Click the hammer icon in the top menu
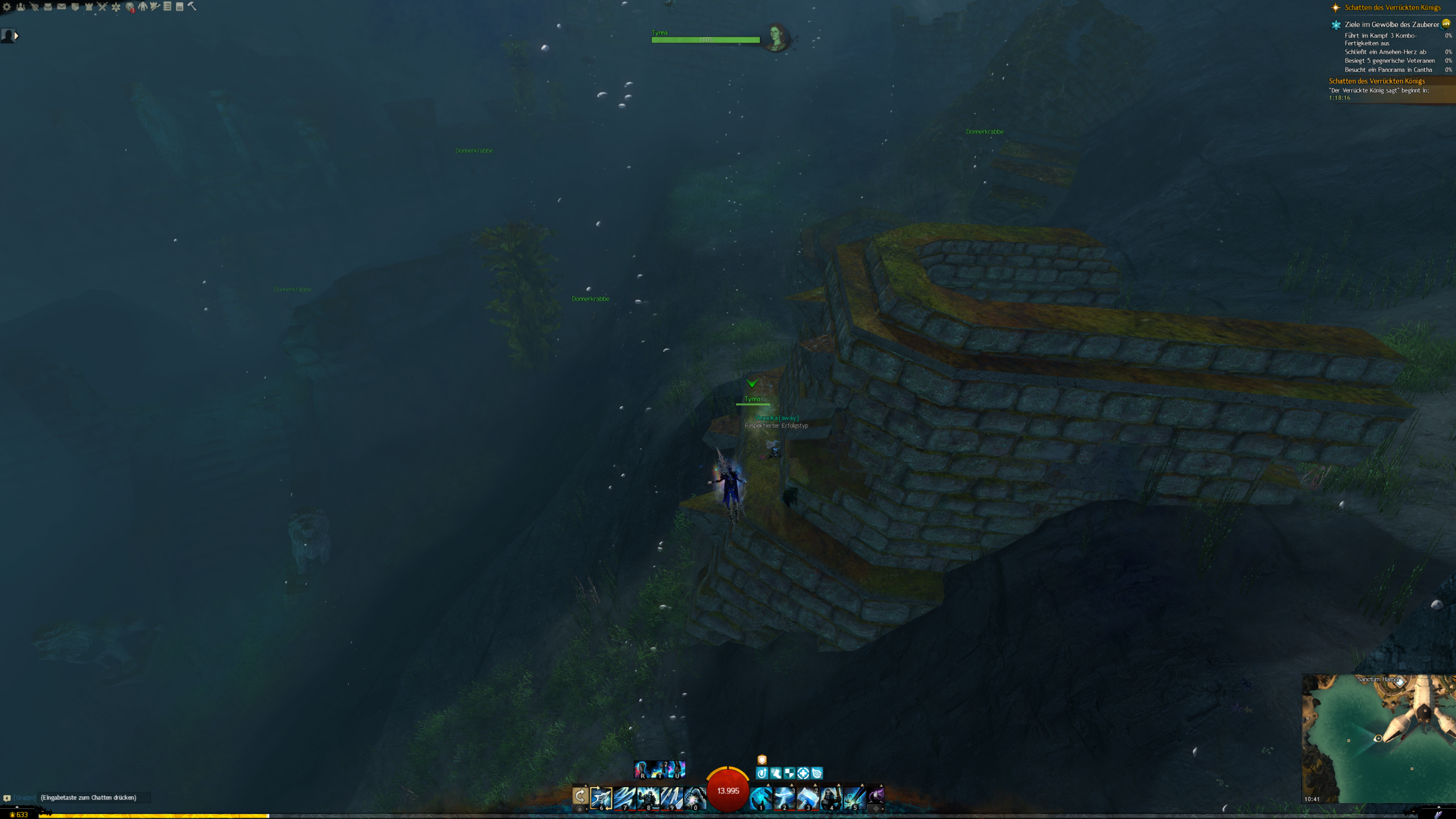 [192, 6]
